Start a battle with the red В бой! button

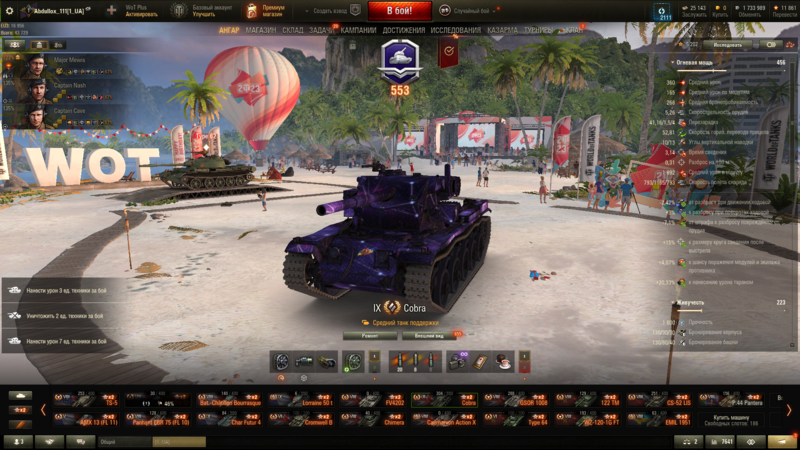tap(399, 11)
